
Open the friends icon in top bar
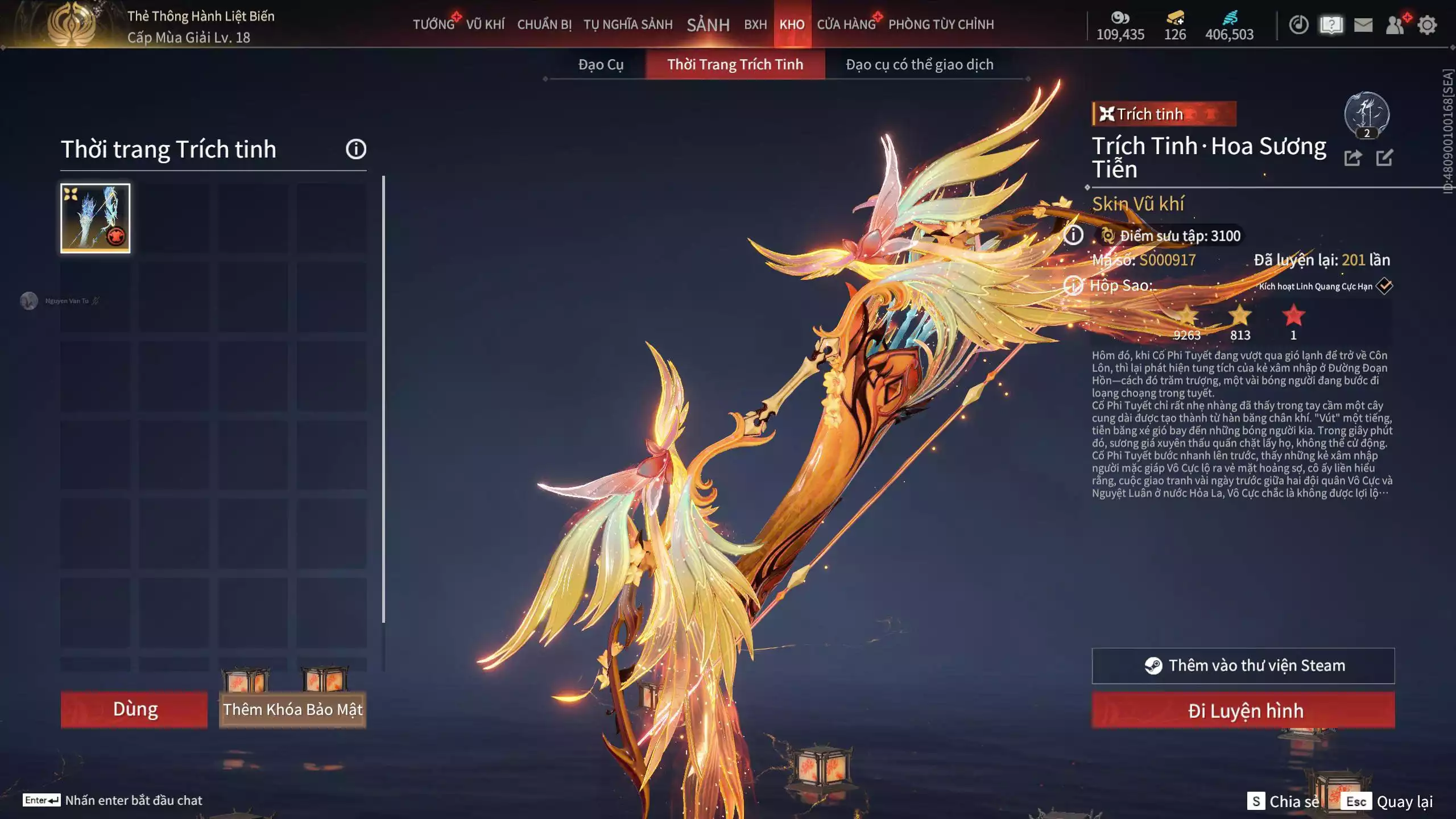coord(1395,25)
